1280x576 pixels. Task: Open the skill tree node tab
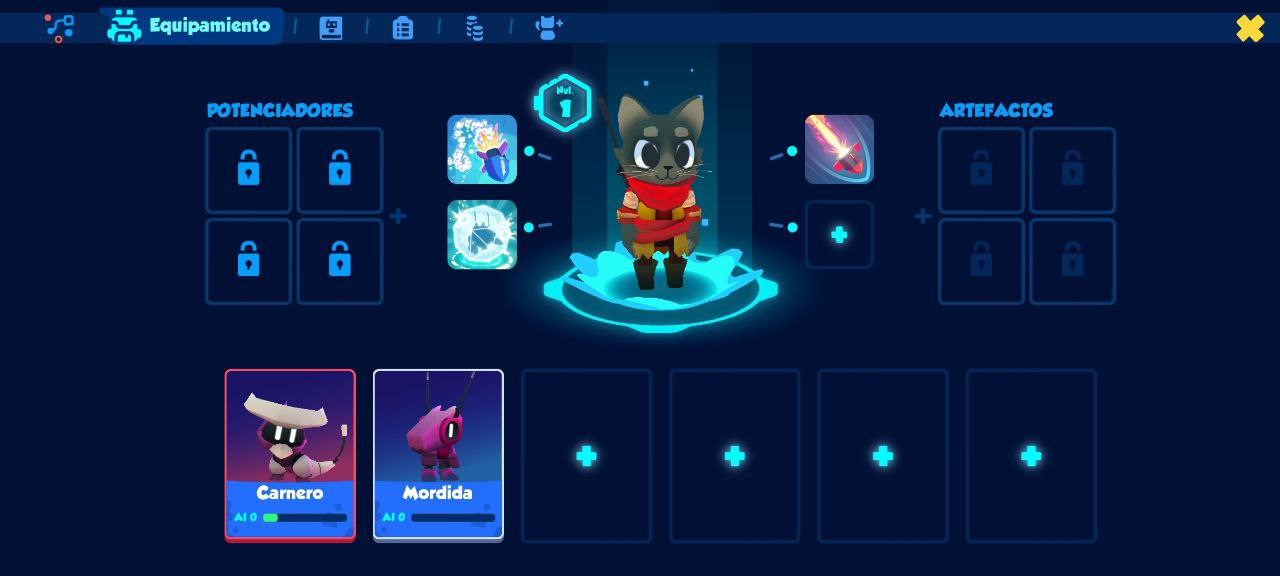coord(60,27)
